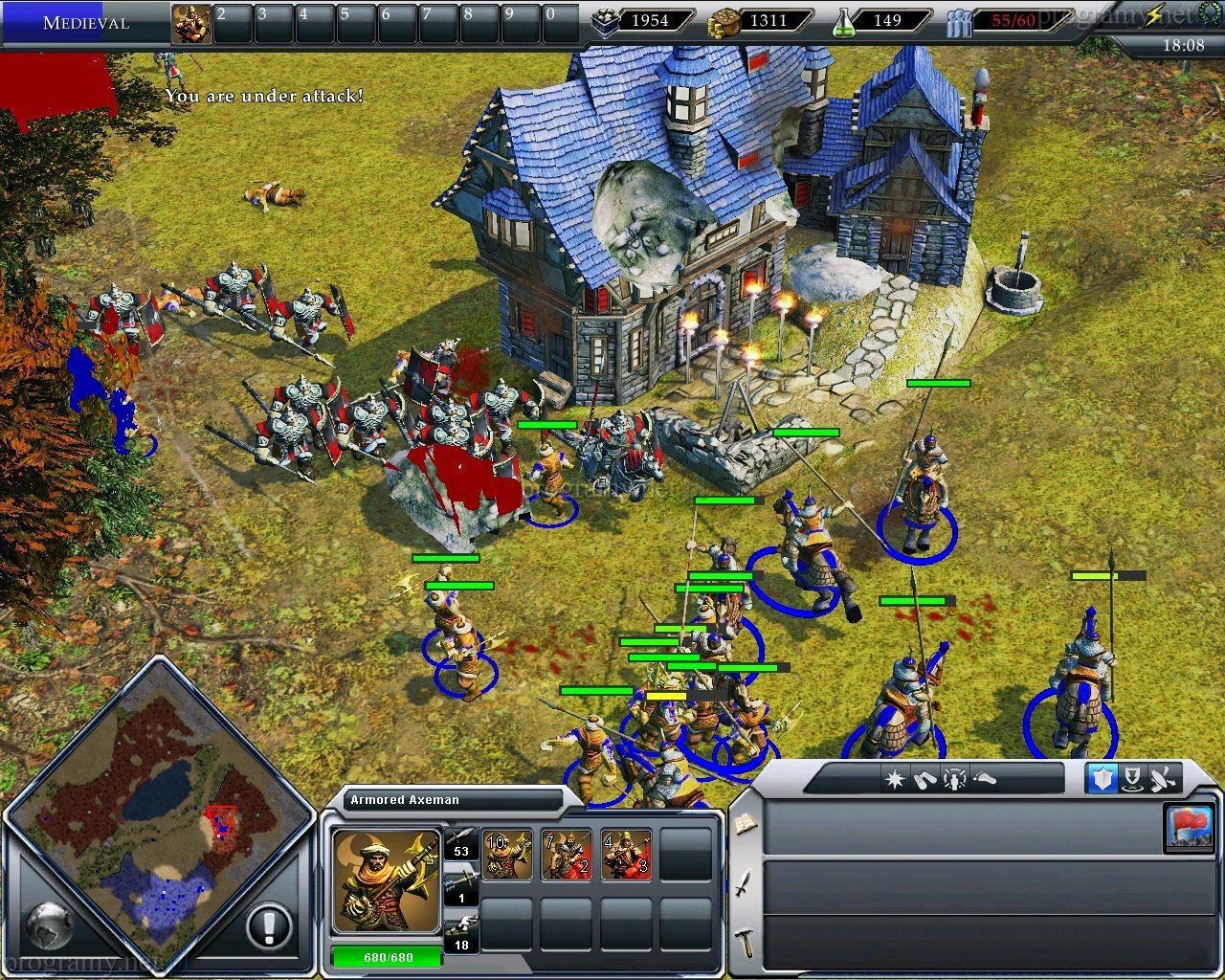Click the exclamation mark alert button
Image resolution: width=1225 pixels, height=980 pixels.
(x=270, y=926)
